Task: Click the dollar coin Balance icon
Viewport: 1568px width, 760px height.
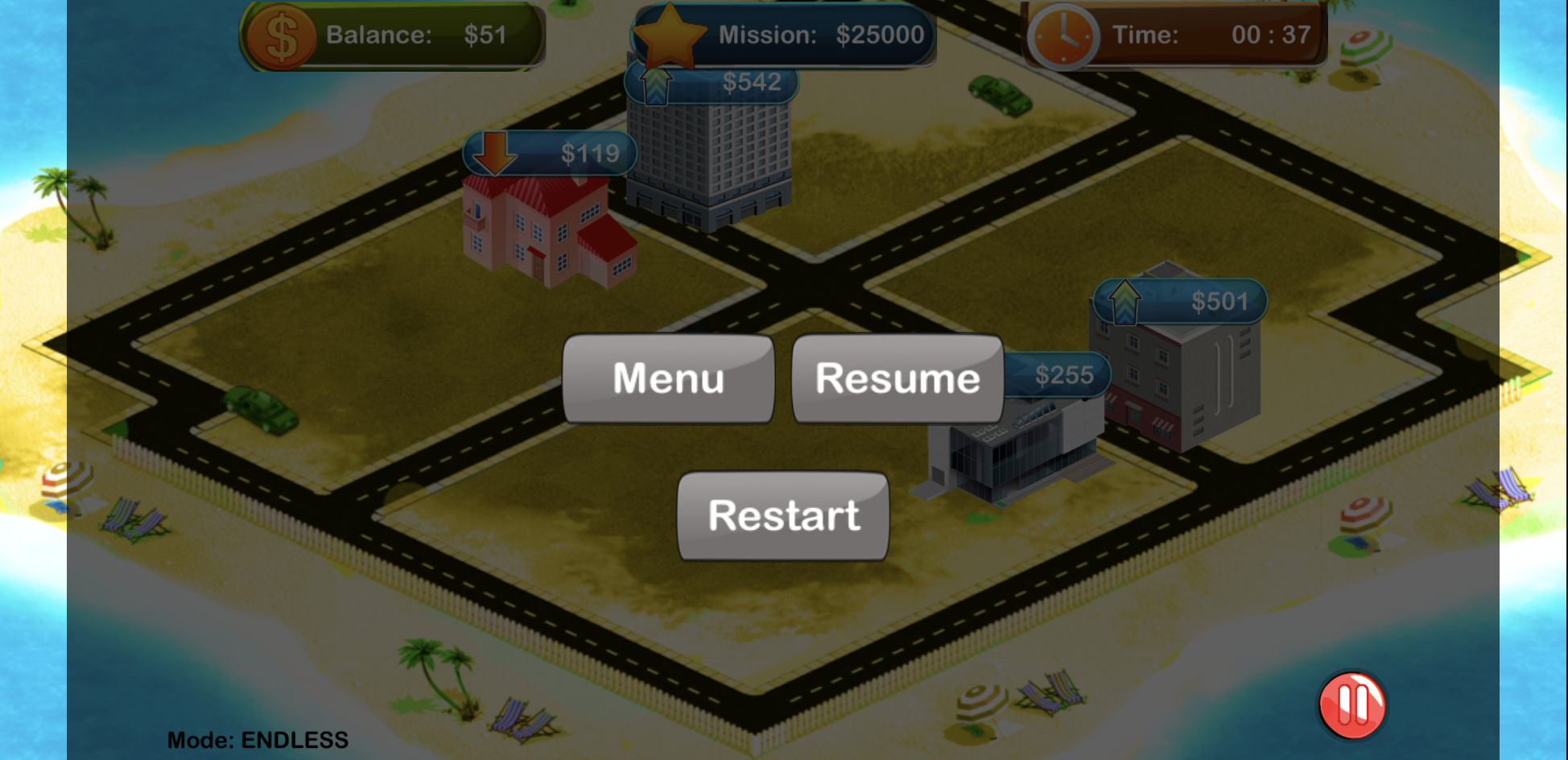Action: [281, 35]
